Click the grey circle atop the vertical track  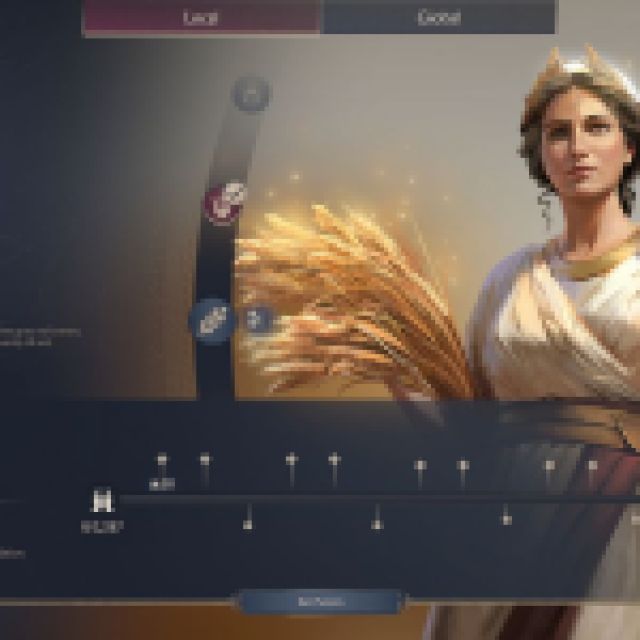coord(251,95)
